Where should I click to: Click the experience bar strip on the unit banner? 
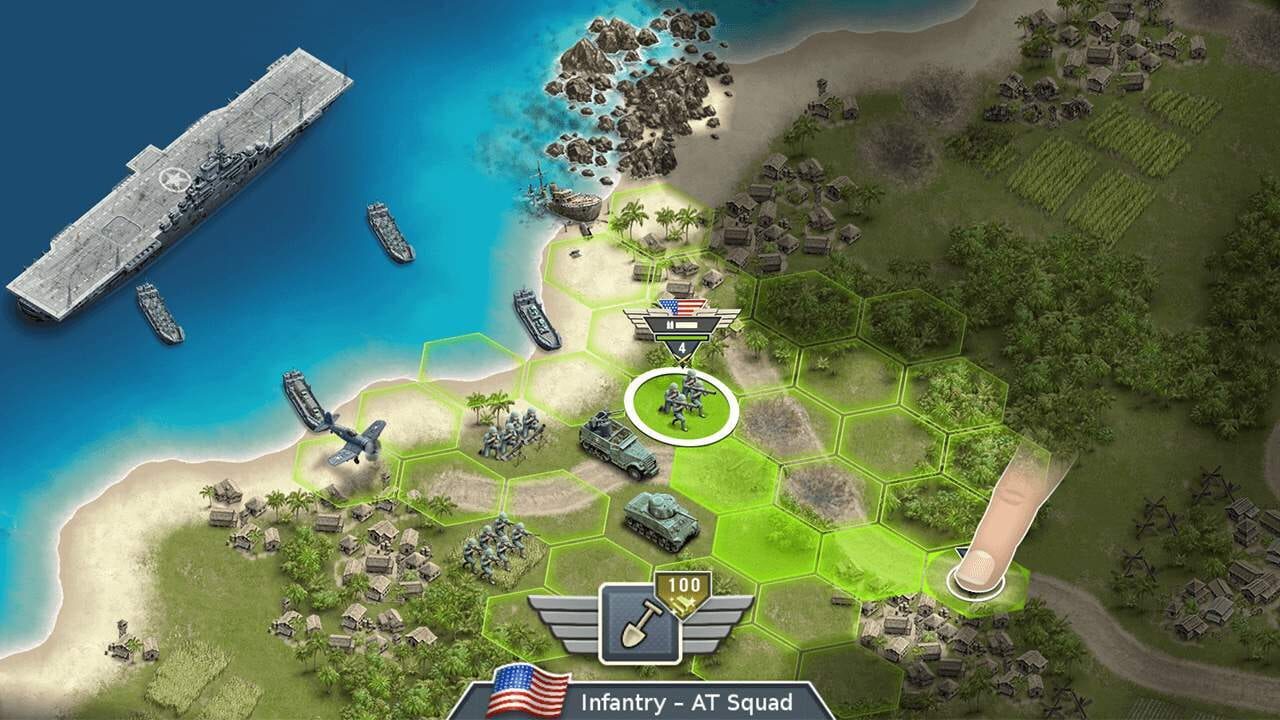687,325
